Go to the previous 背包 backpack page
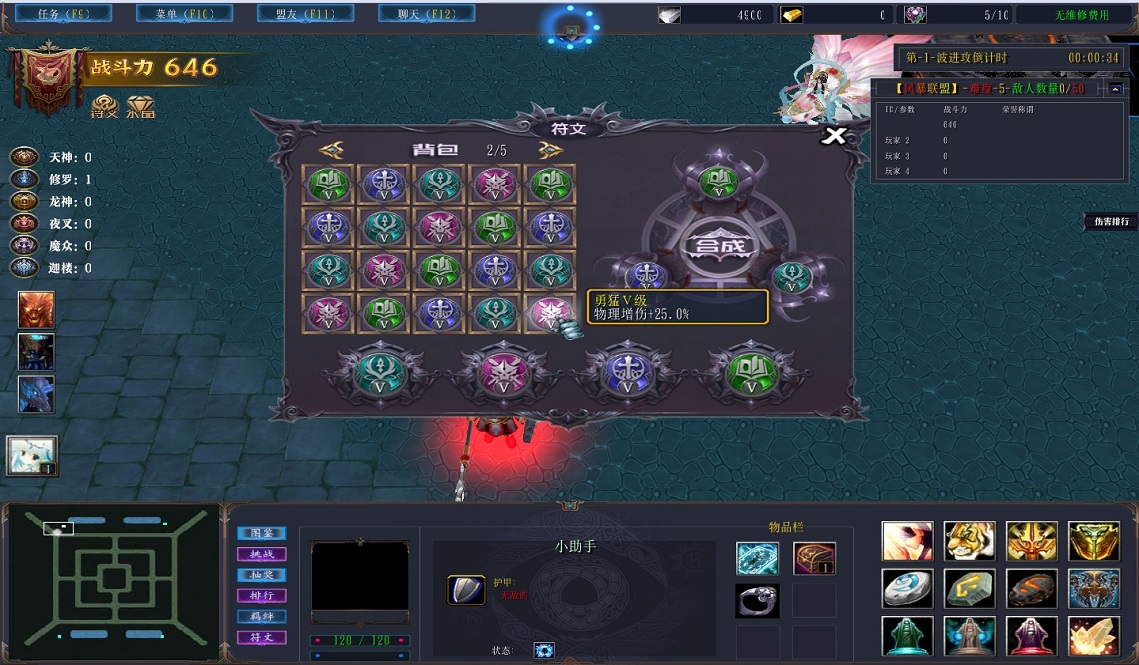The image size is (1139, 665). coord(331,150)
